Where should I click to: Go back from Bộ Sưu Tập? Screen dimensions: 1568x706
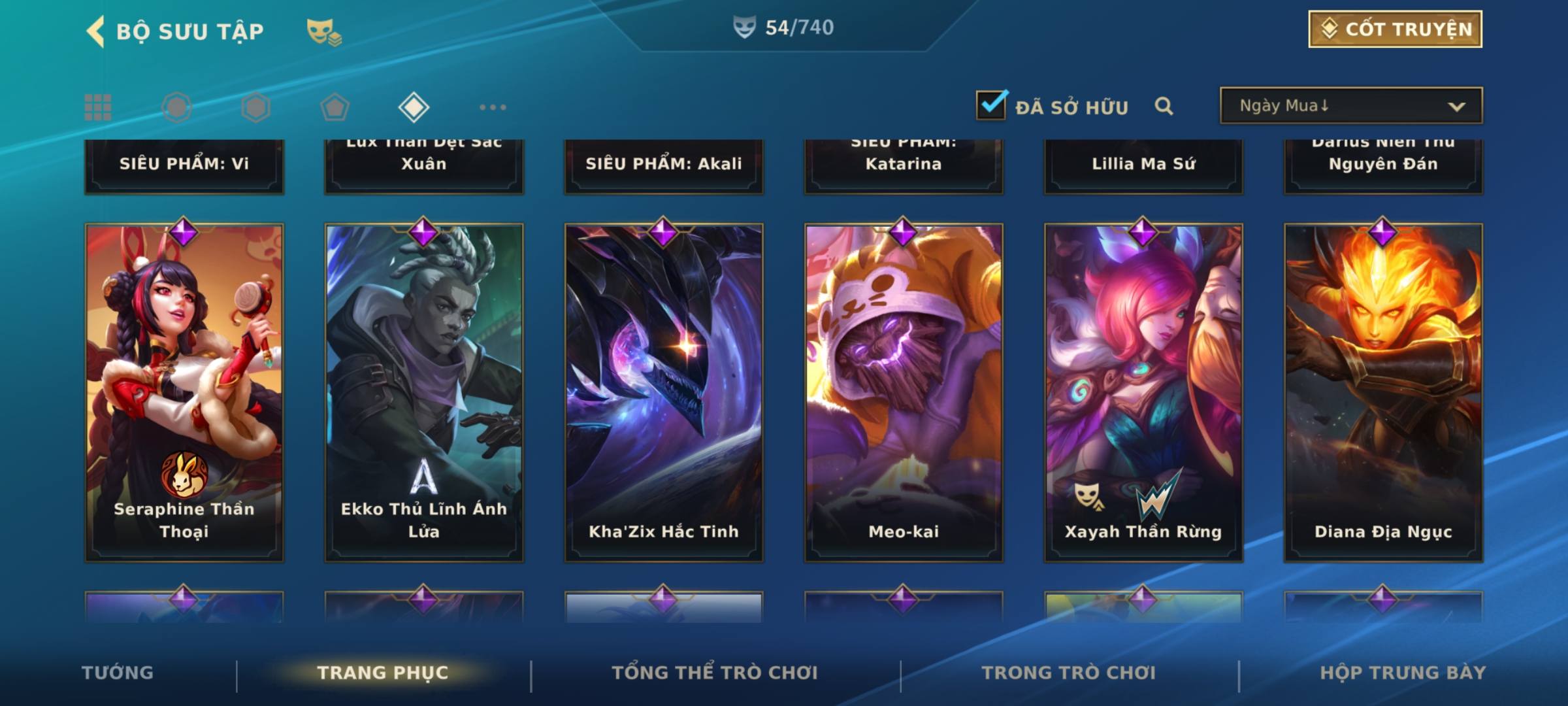pos(95,31)
